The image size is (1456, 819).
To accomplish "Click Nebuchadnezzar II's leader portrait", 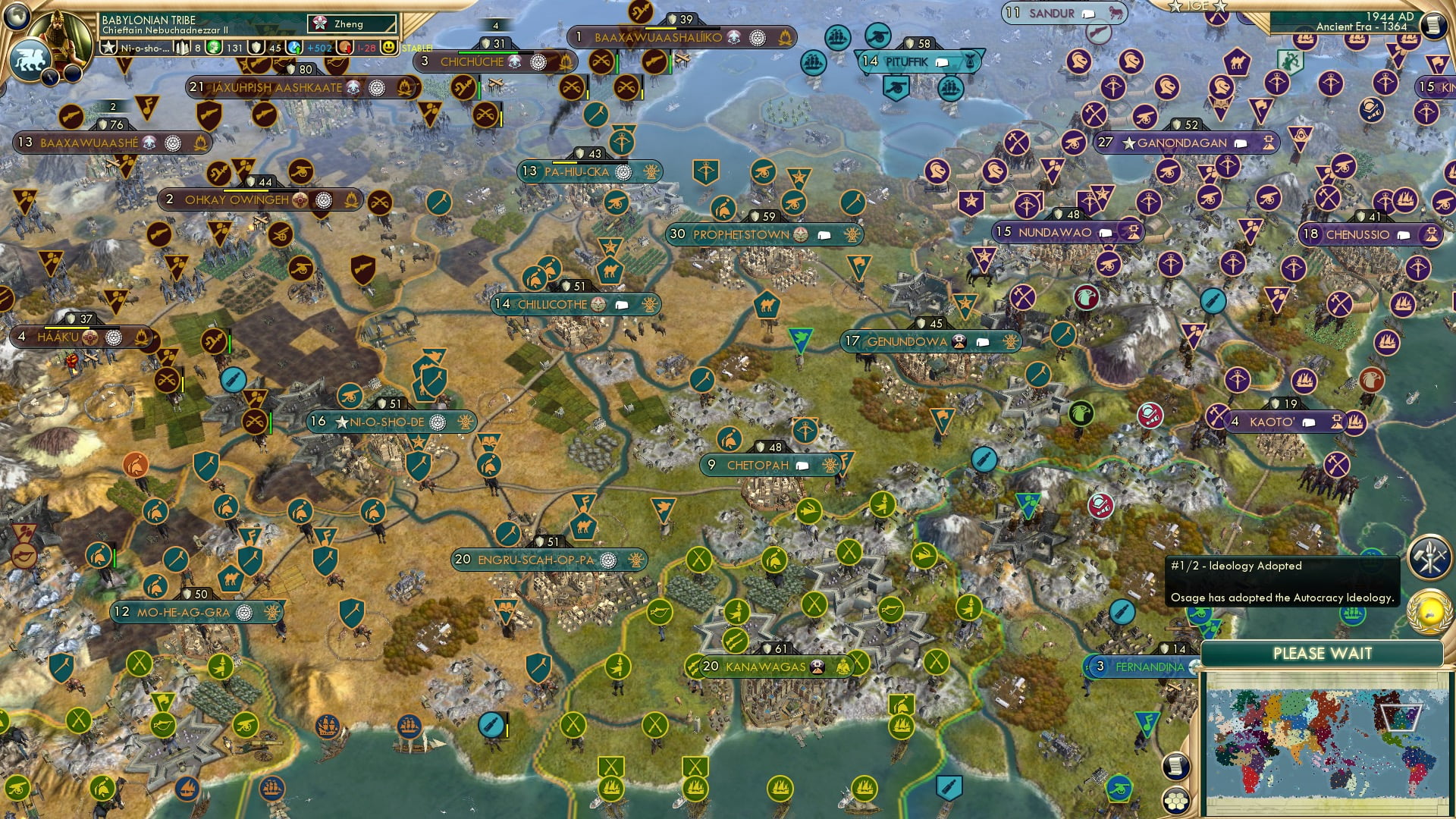I will point(58,36).
